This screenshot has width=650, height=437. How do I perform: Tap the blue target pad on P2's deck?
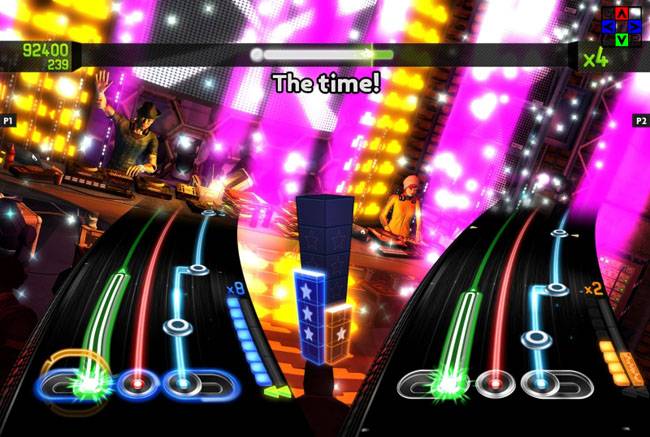(x=538, y=381)
